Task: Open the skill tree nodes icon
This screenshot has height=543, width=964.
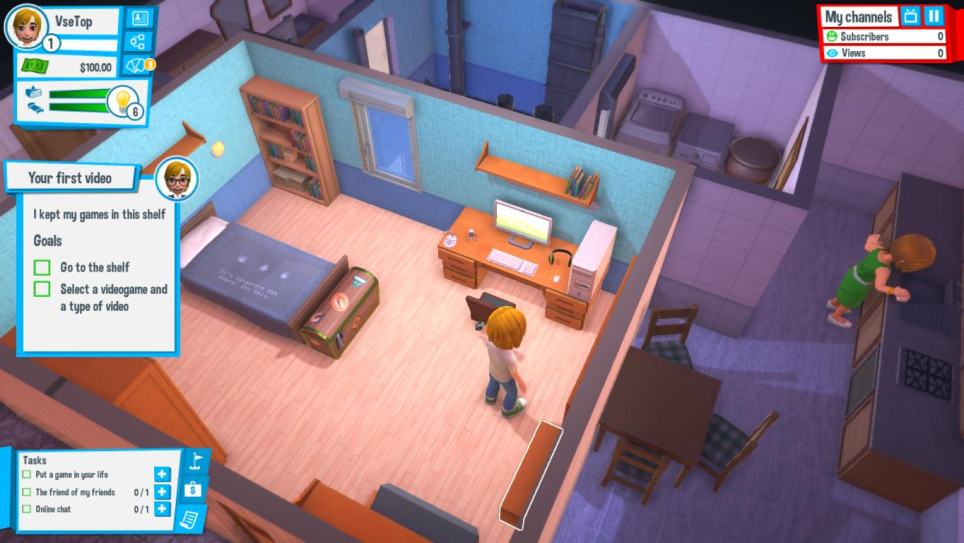Action: 138,42
